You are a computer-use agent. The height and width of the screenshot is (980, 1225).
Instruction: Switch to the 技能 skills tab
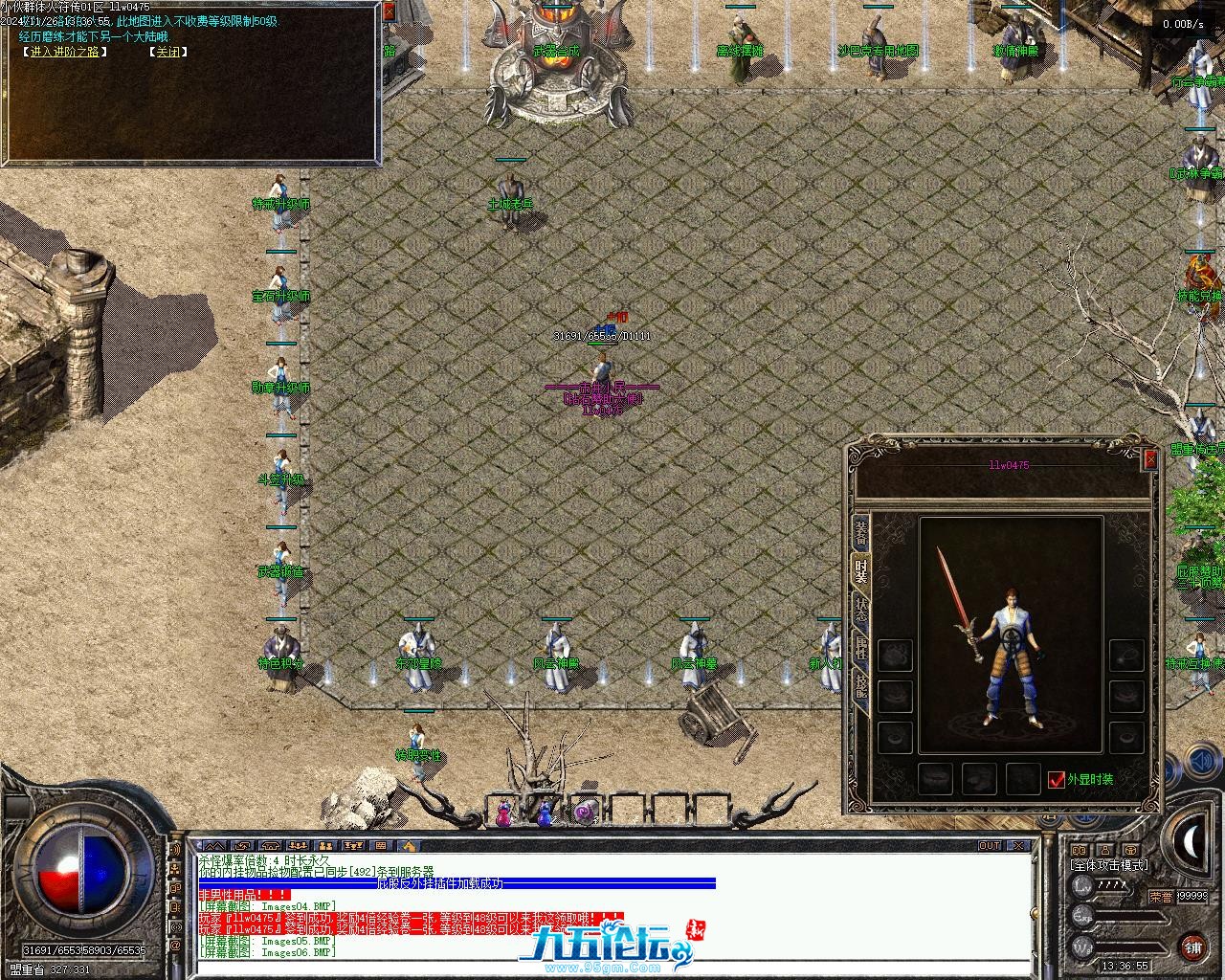point(860,683)
